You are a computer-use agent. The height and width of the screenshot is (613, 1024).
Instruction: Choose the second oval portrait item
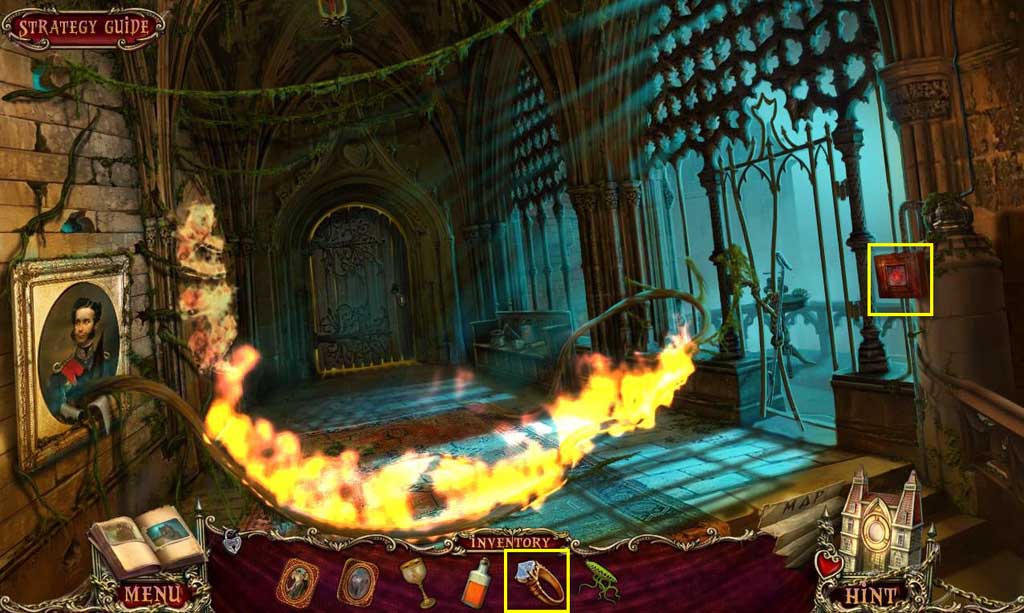pos(356,580)
